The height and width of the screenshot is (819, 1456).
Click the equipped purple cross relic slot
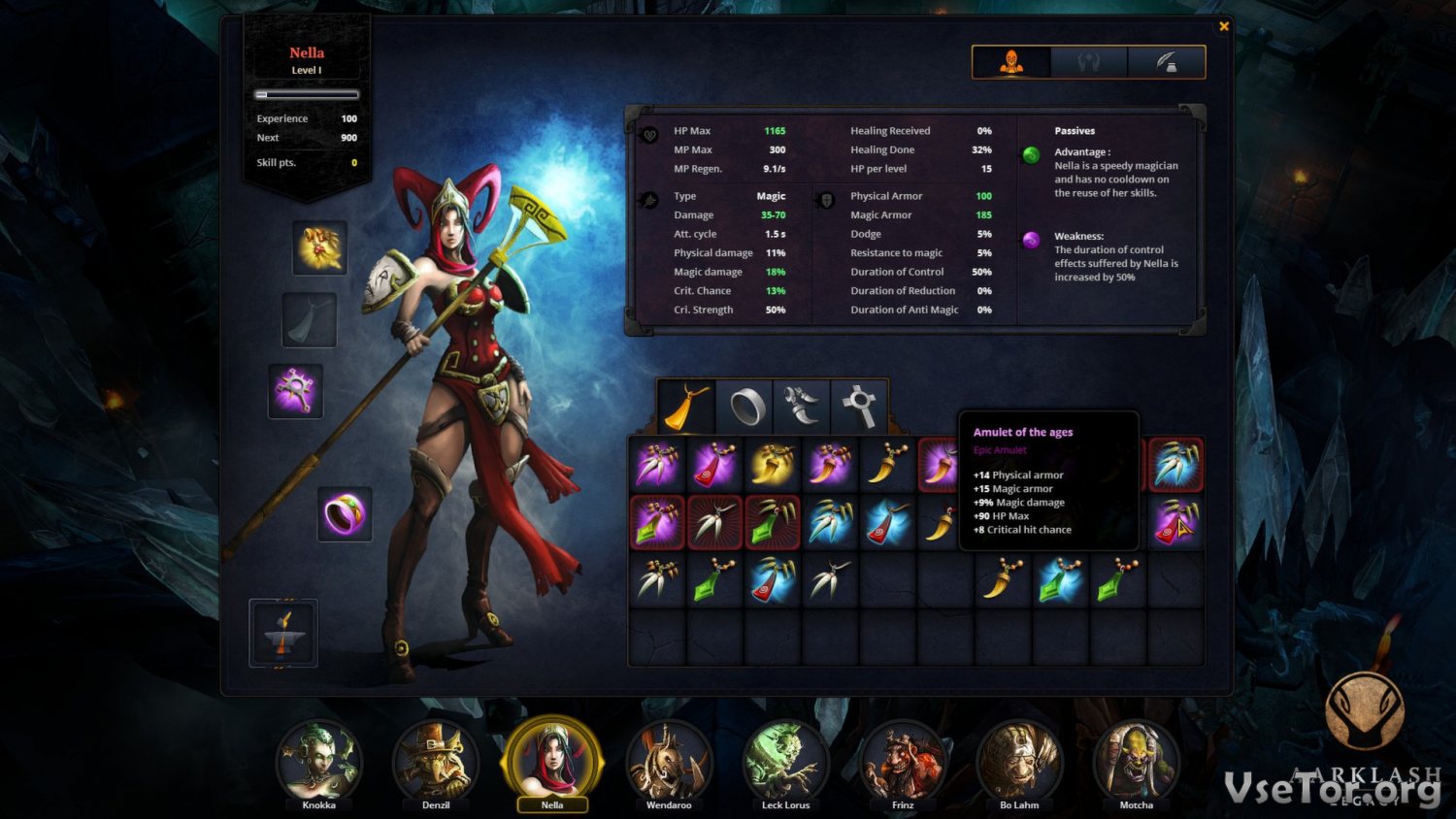pos(295,391)
